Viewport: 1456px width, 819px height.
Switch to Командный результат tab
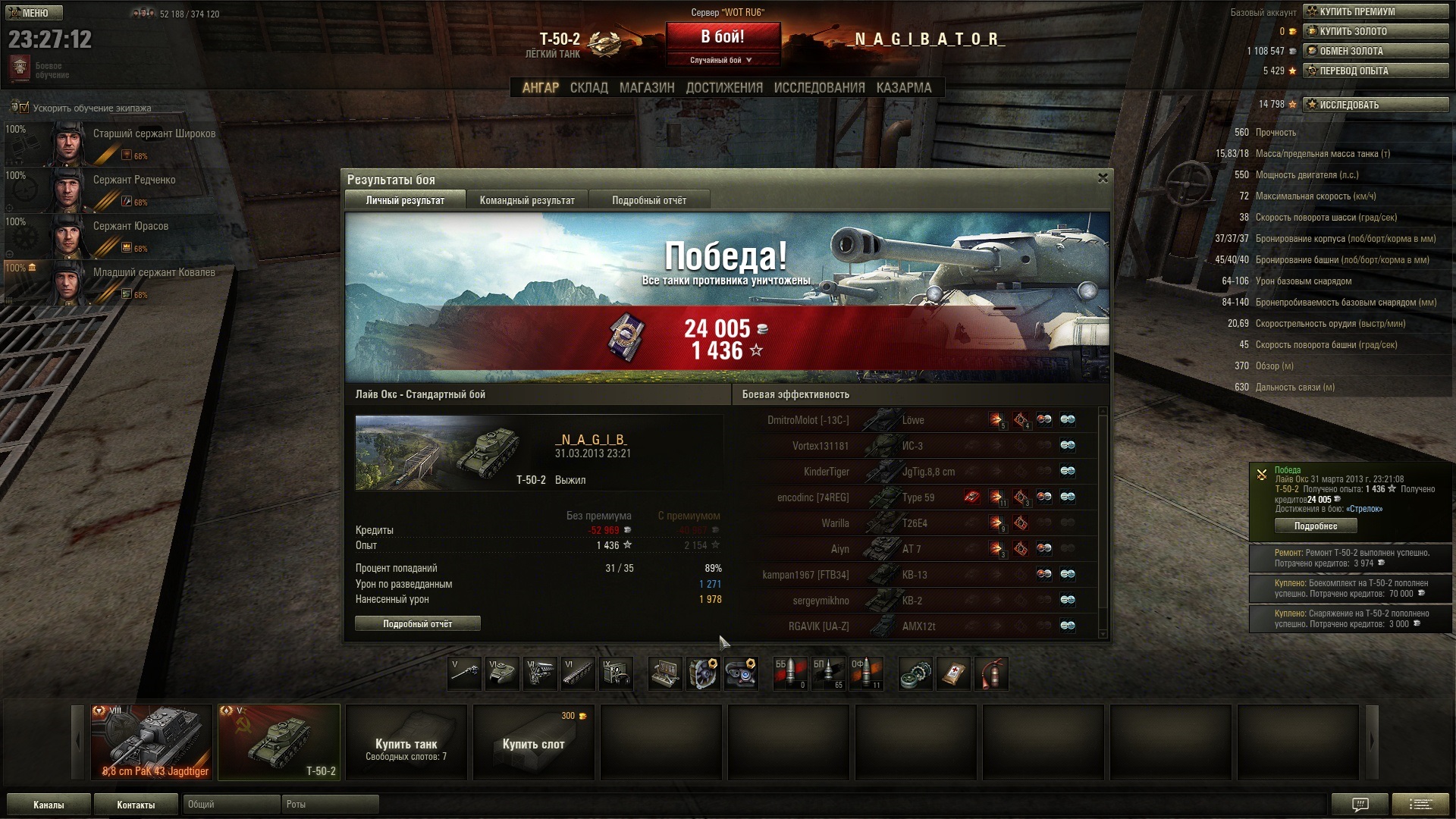(527, 200)
